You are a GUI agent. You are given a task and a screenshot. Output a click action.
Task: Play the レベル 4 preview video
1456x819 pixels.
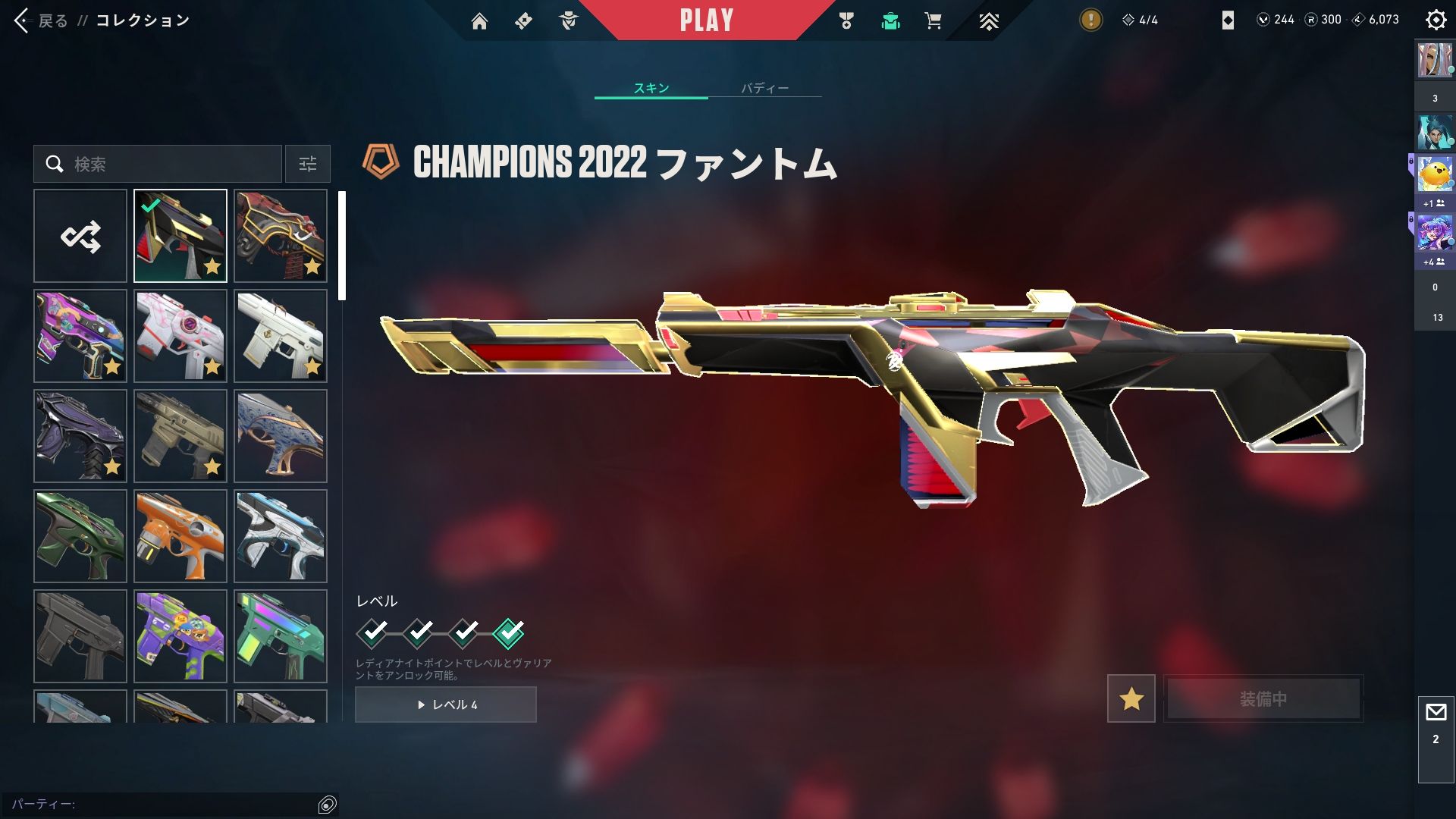click(446, 704)
